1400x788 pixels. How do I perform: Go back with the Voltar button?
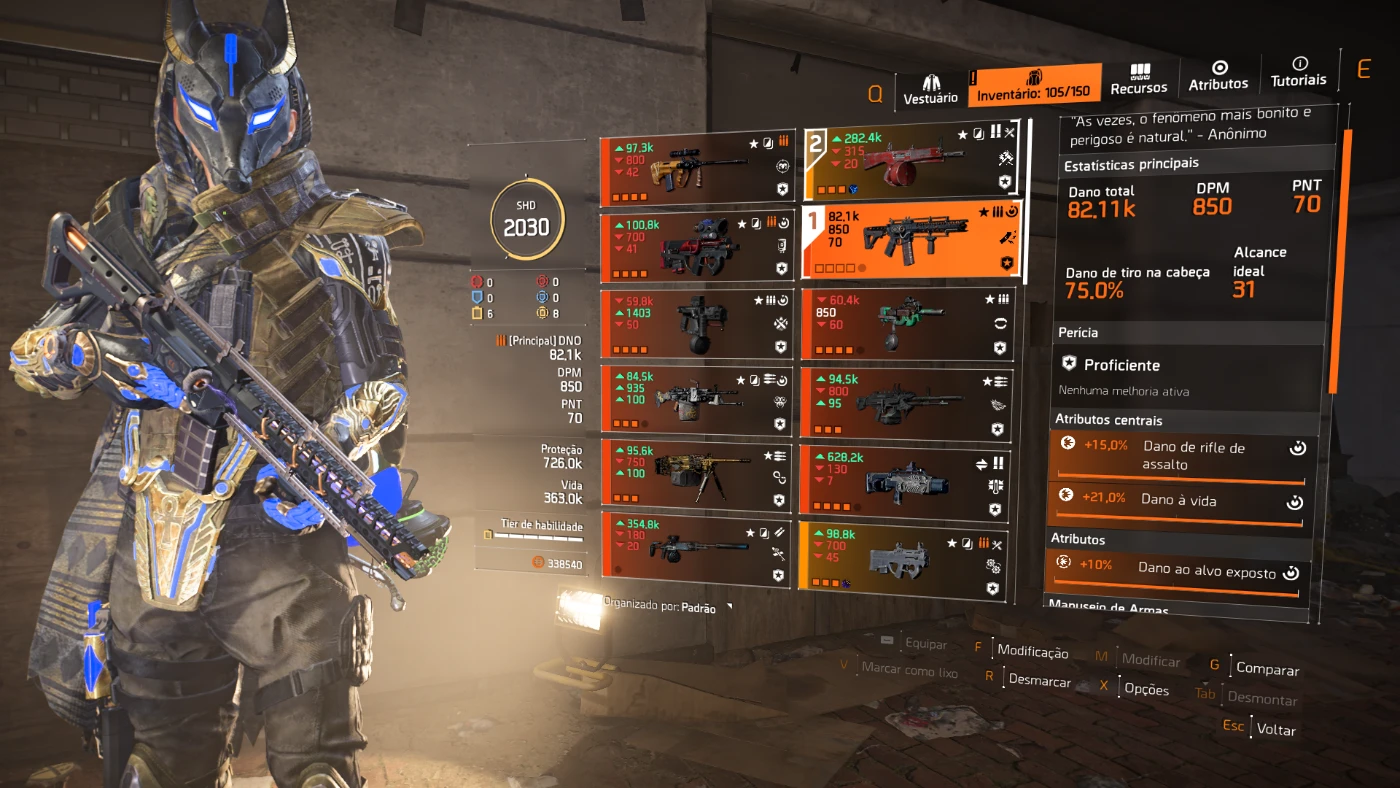point(1275,730)
